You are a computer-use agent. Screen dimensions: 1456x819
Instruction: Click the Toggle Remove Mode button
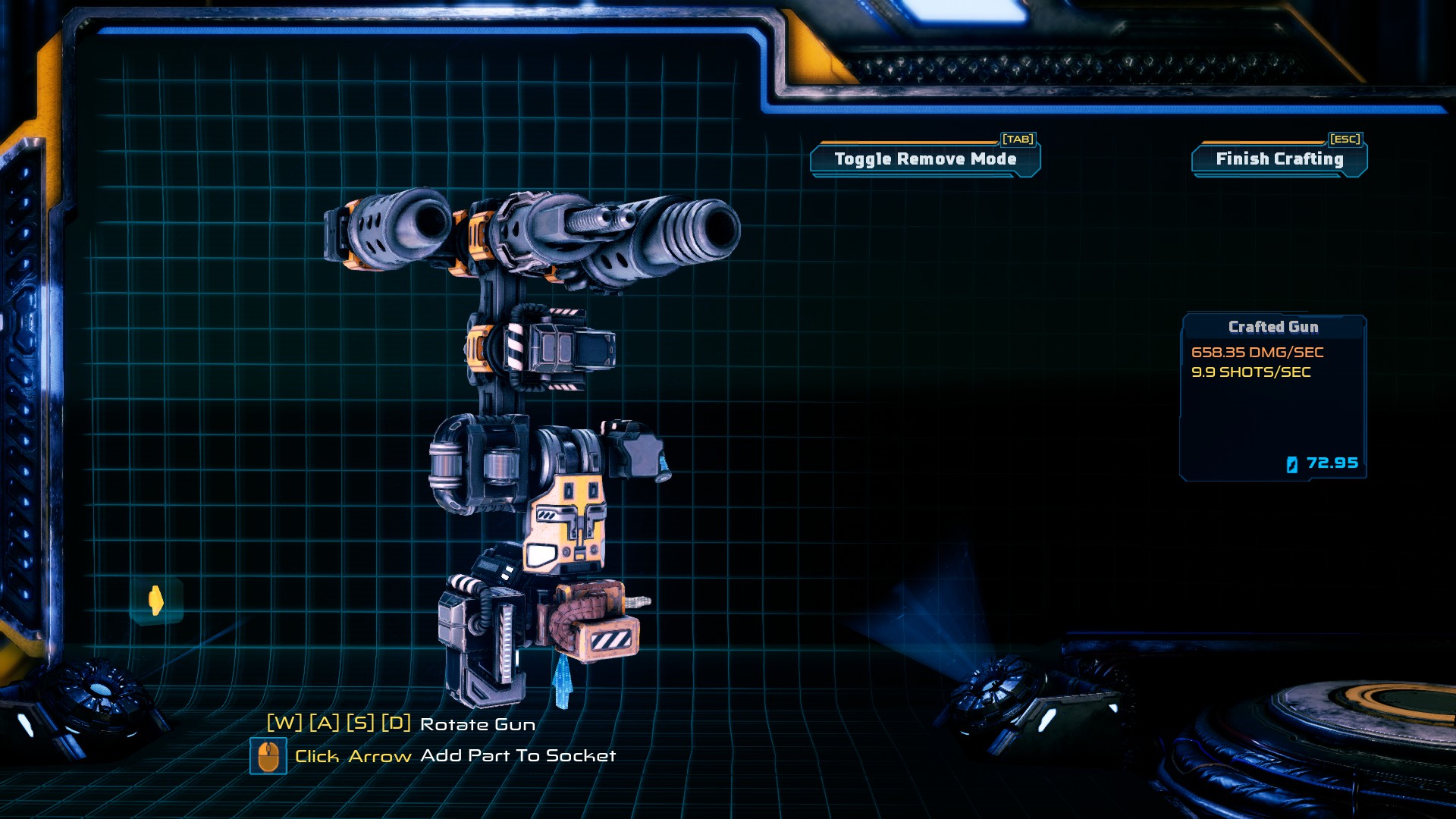tap(925, 159)
